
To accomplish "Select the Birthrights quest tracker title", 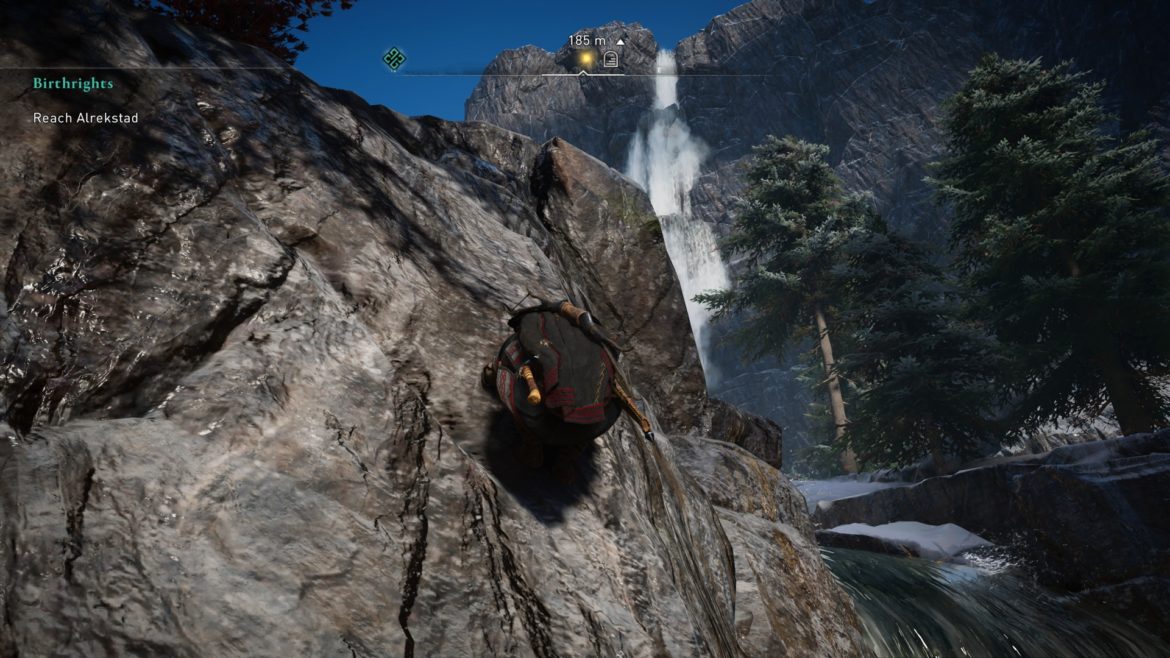I will 73,84.
